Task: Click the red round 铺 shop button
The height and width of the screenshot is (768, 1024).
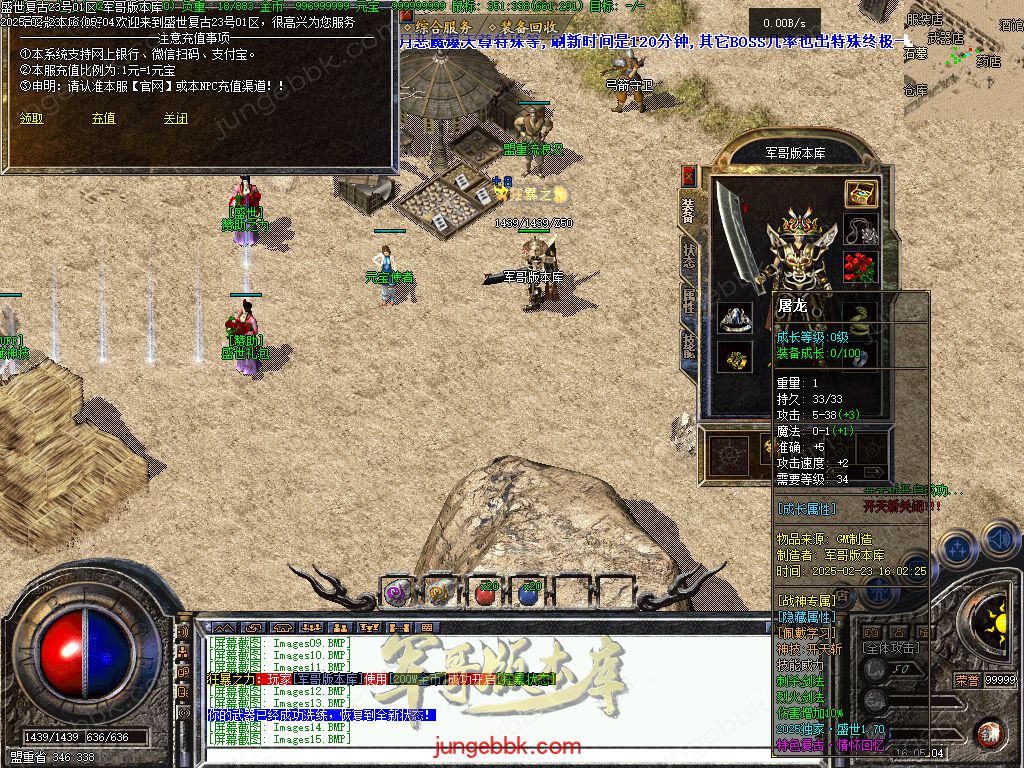Action: [x=990, y=733]
